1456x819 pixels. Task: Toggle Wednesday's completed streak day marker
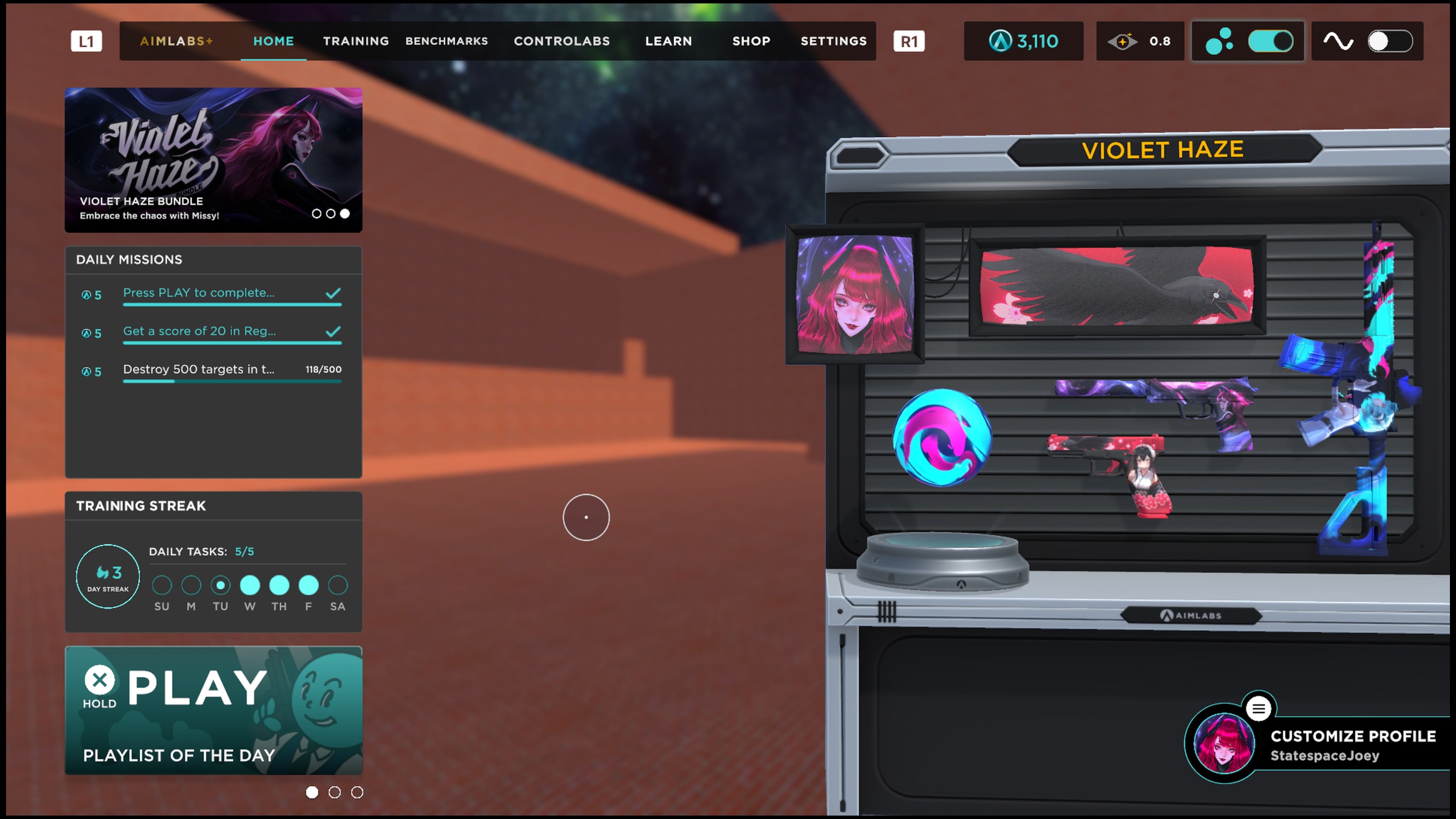pos(250,585)
